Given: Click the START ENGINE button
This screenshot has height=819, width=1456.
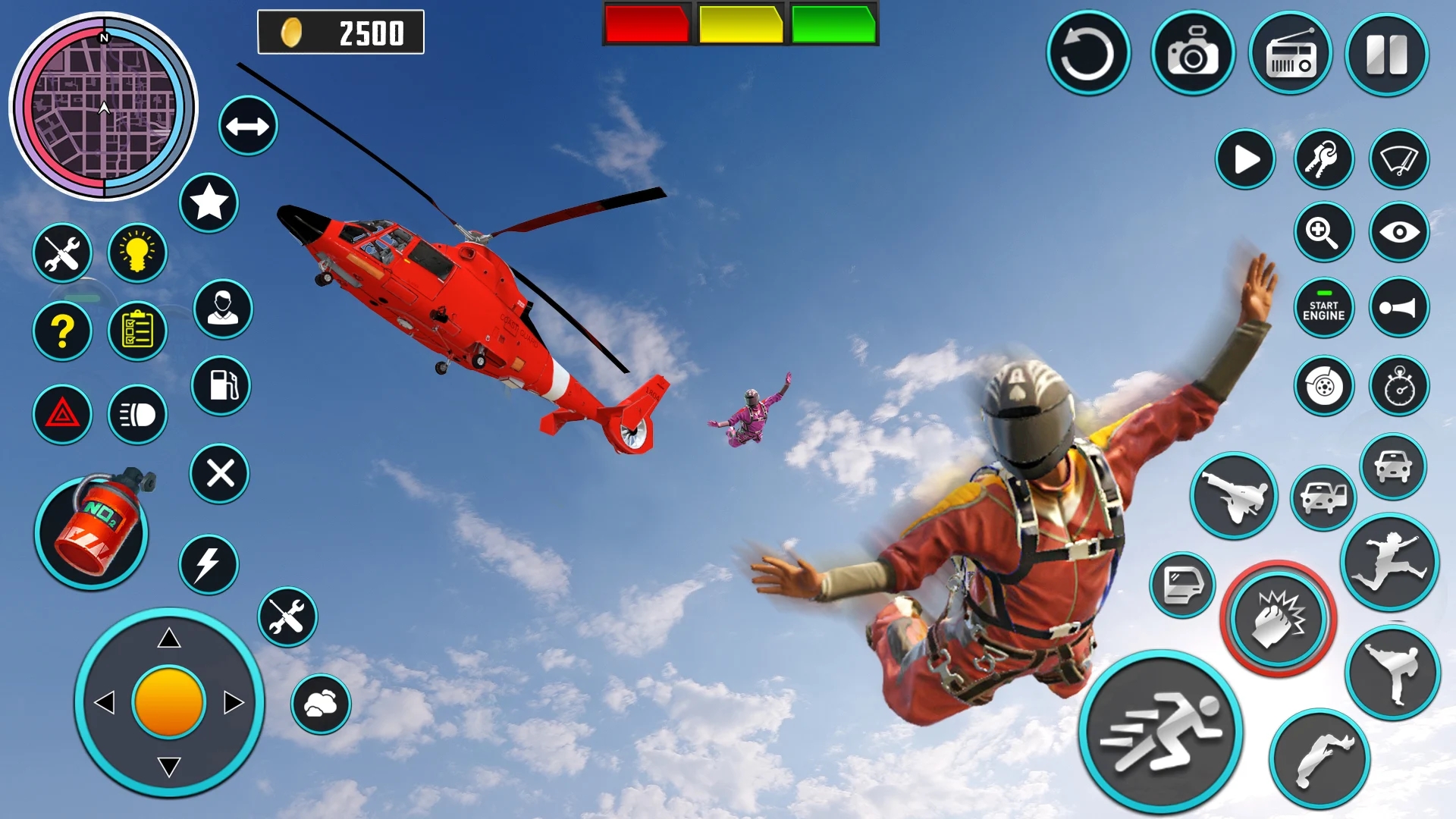Looking at the screenshot, I should (1323, 309).
